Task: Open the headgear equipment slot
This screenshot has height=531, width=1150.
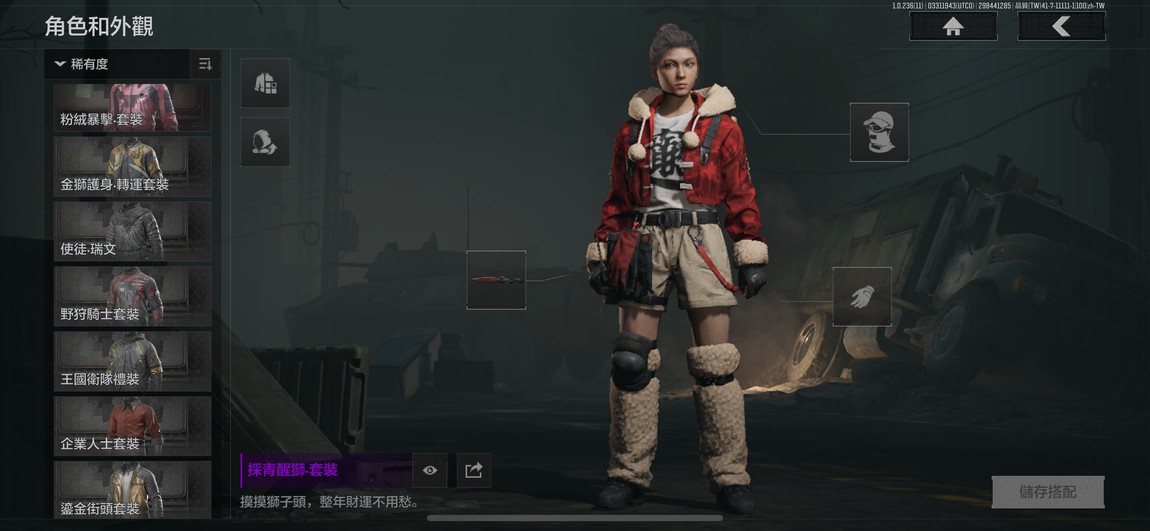Action: [879, 132]
